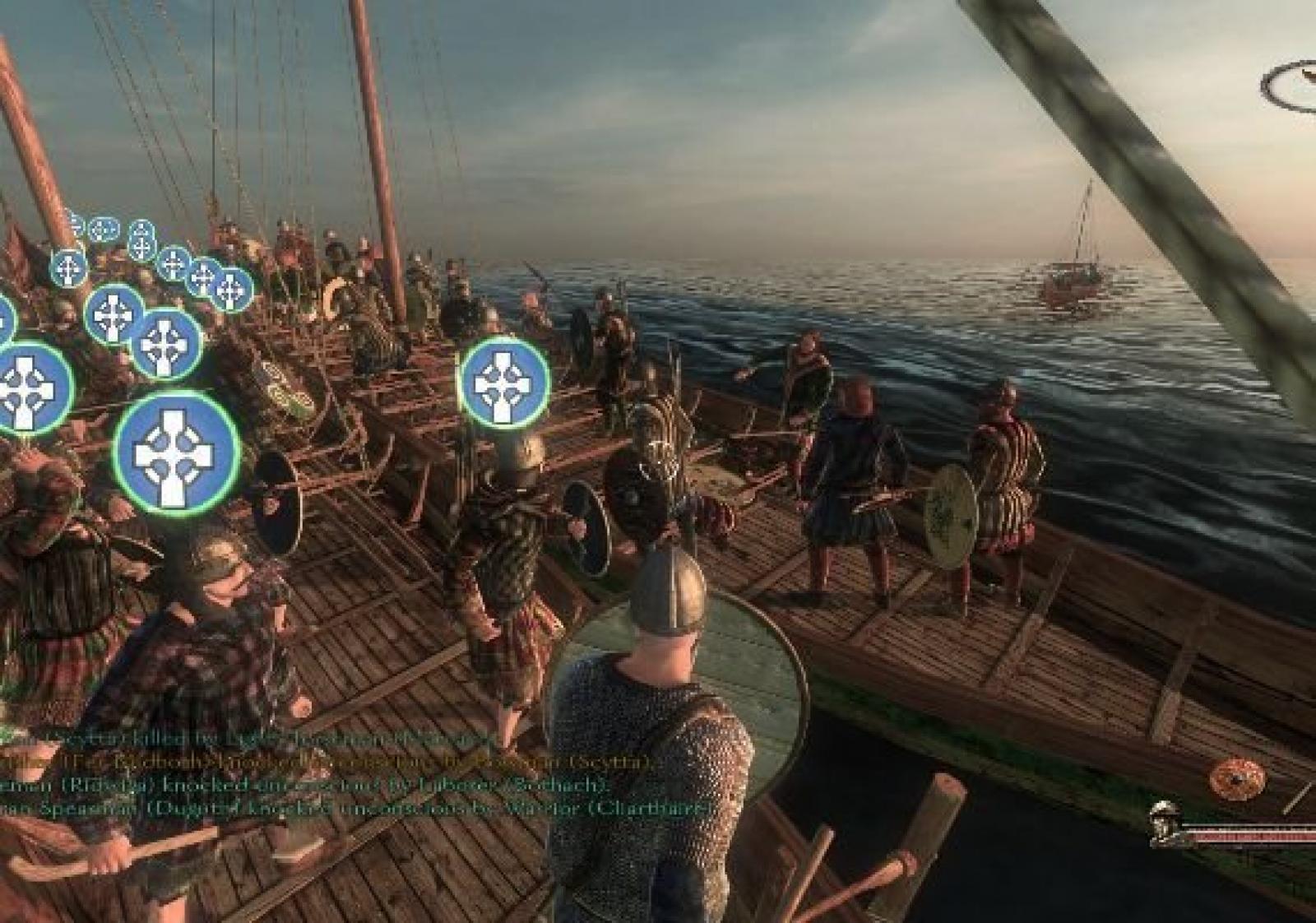Click the round shield status icon
This screenshot has width=1316, height=923.
1237,778
